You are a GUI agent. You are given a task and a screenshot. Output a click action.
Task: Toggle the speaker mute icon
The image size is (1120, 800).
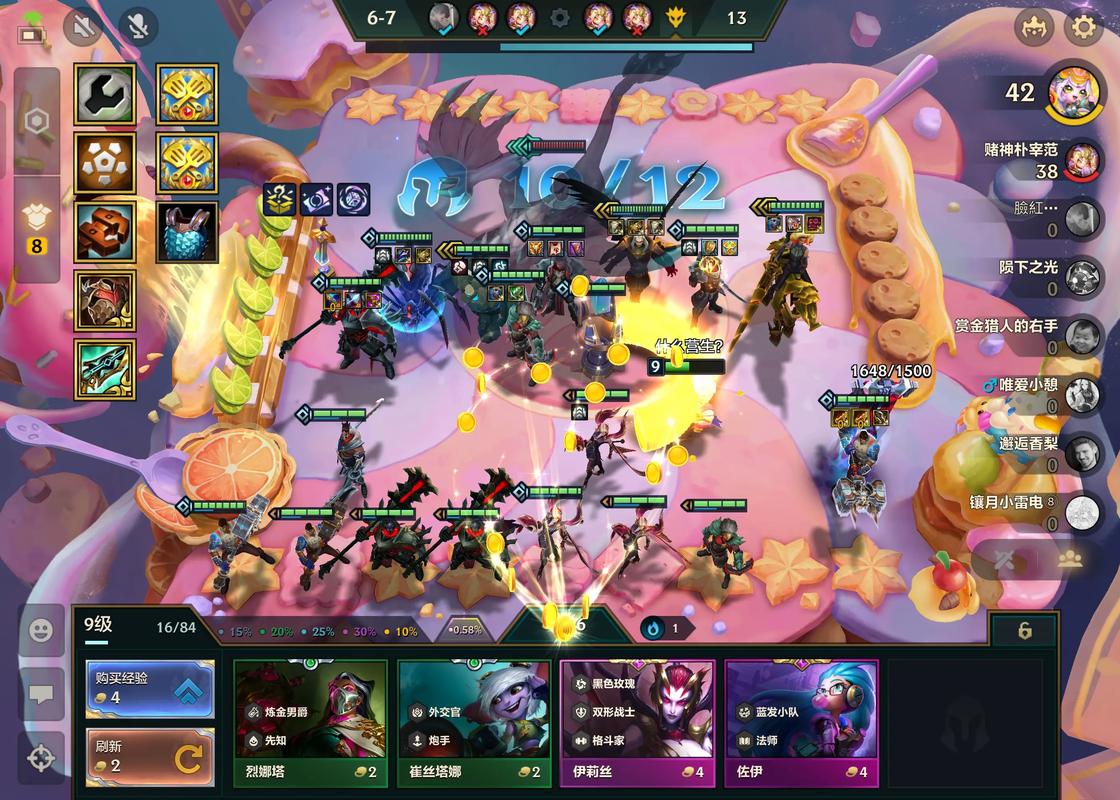83,27
